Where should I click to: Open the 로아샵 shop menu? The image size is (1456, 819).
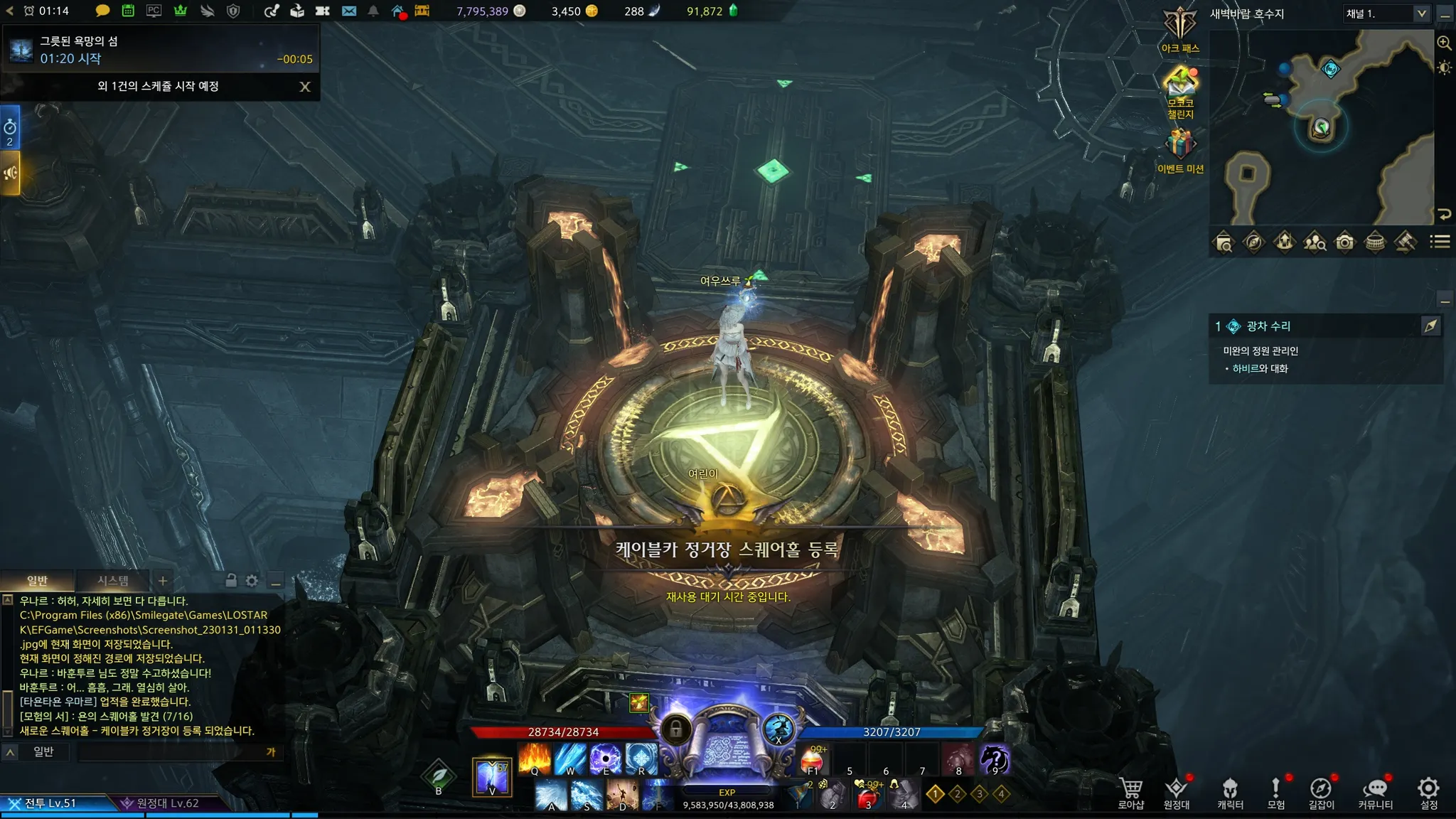click(1130, 793)
